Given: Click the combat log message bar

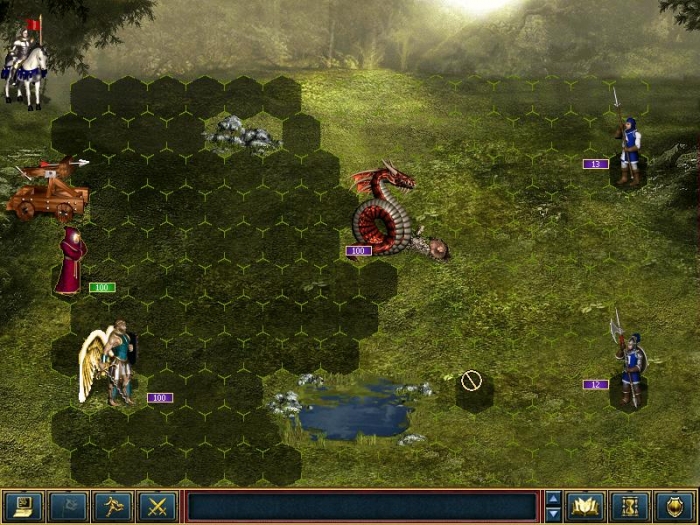Looking at the screenshot, I should 361,506.
